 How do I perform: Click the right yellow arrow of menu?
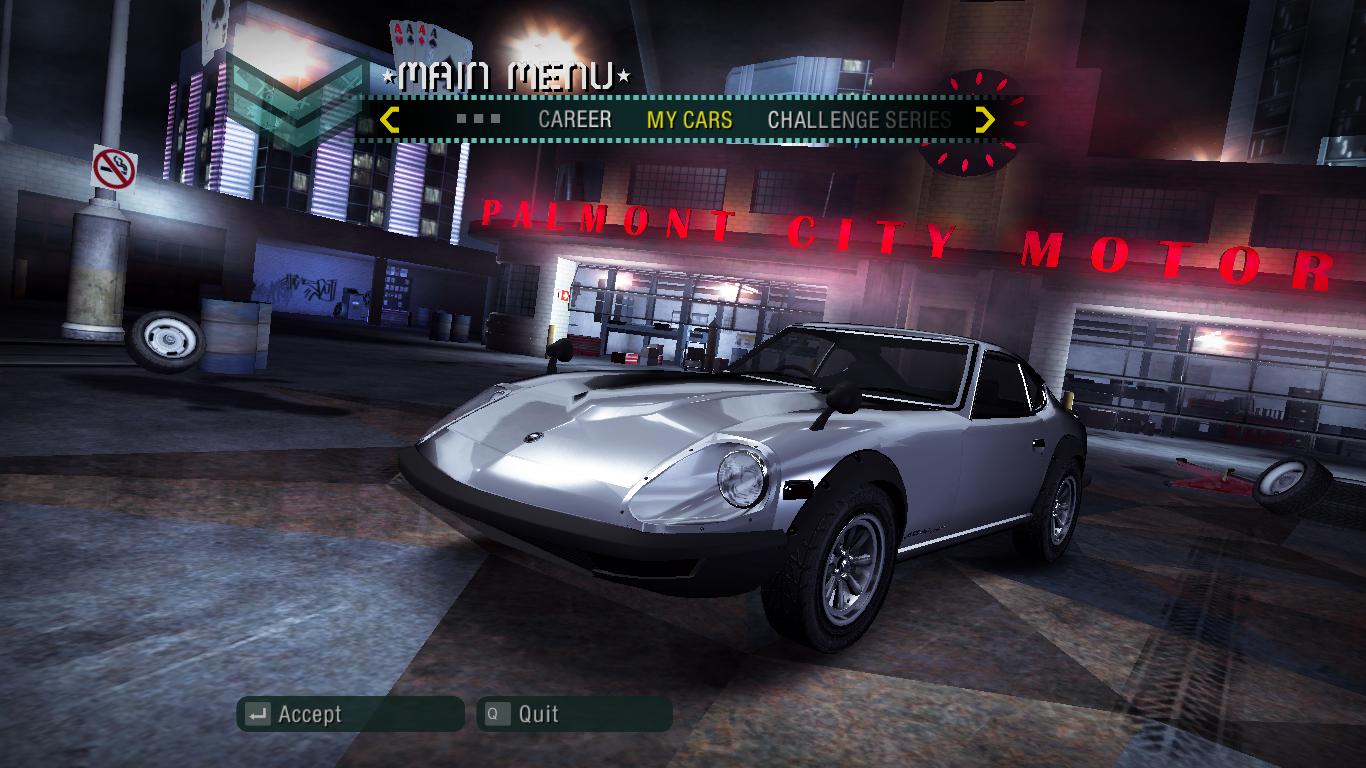[985, 120]
